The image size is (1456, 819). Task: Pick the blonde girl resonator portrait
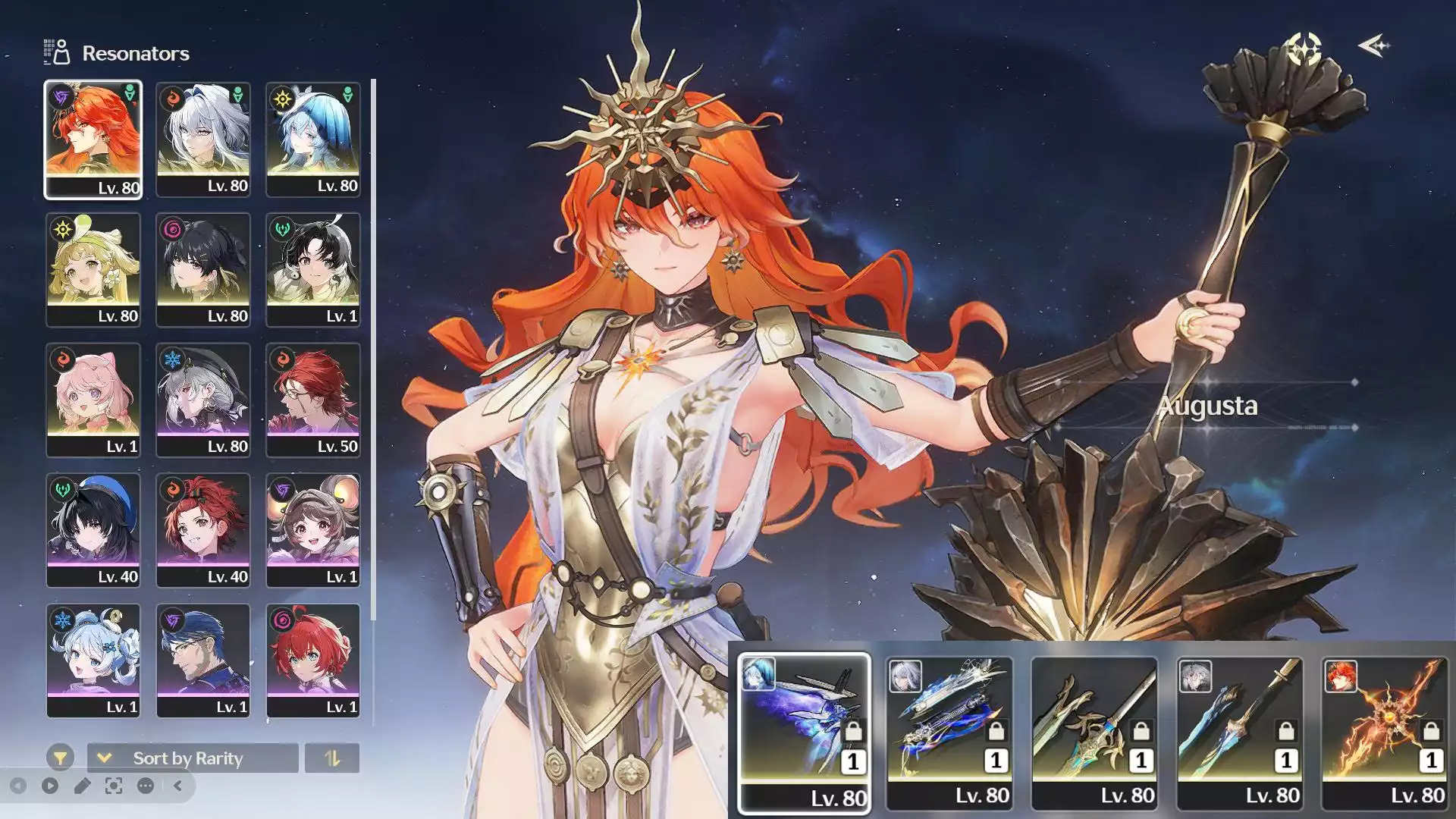click(93, 270)
